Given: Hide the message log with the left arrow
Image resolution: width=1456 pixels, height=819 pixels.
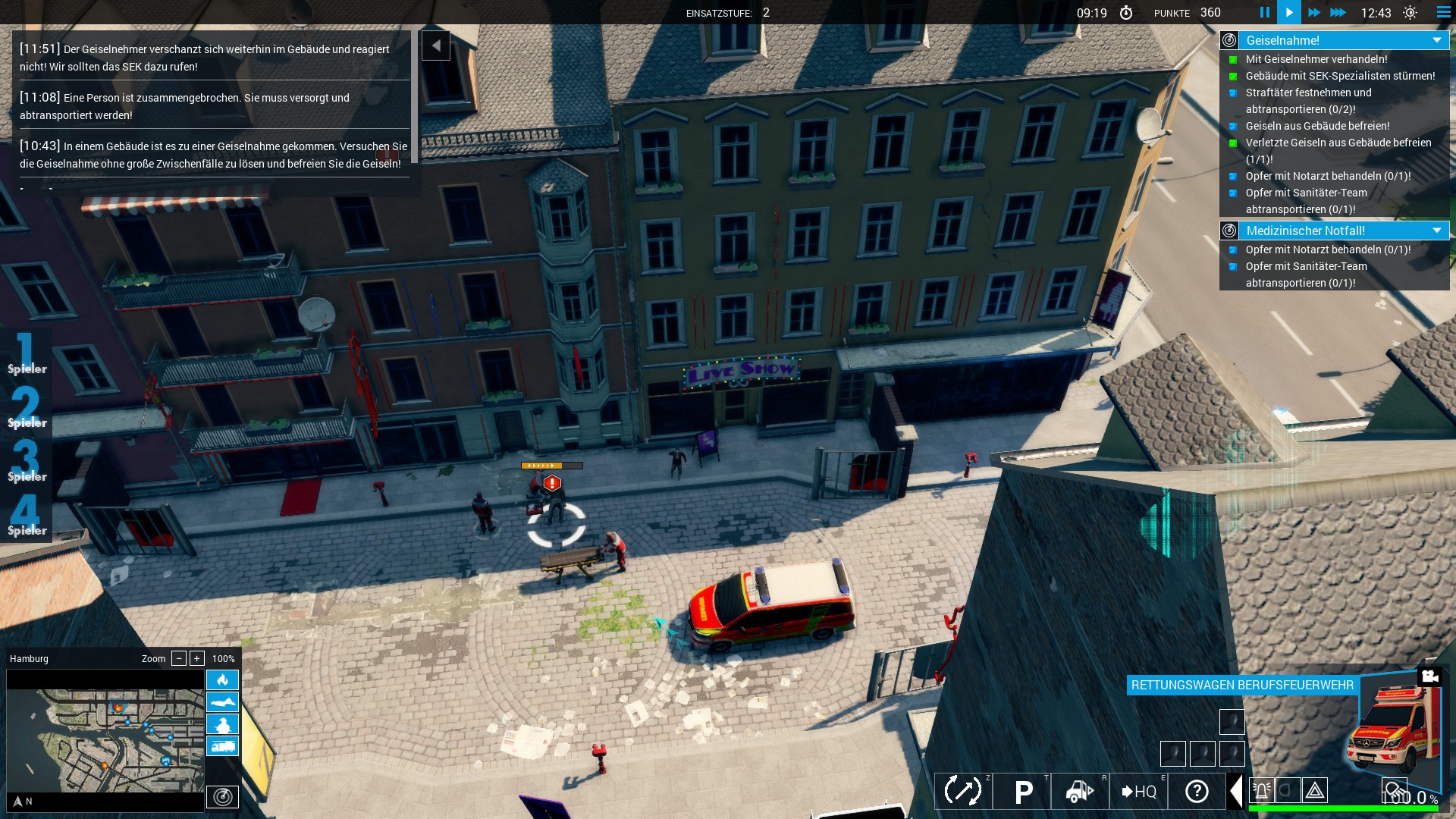Looking at the screenshot, I should pyautogui.click(x=436, y=45).
